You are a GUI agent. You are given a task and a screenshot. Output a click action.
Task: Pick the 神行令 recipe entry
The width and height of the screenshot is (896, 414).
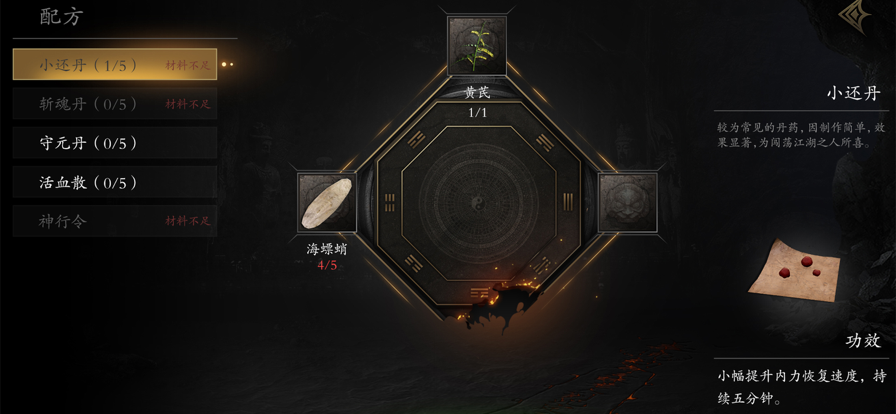coord(115,221)
